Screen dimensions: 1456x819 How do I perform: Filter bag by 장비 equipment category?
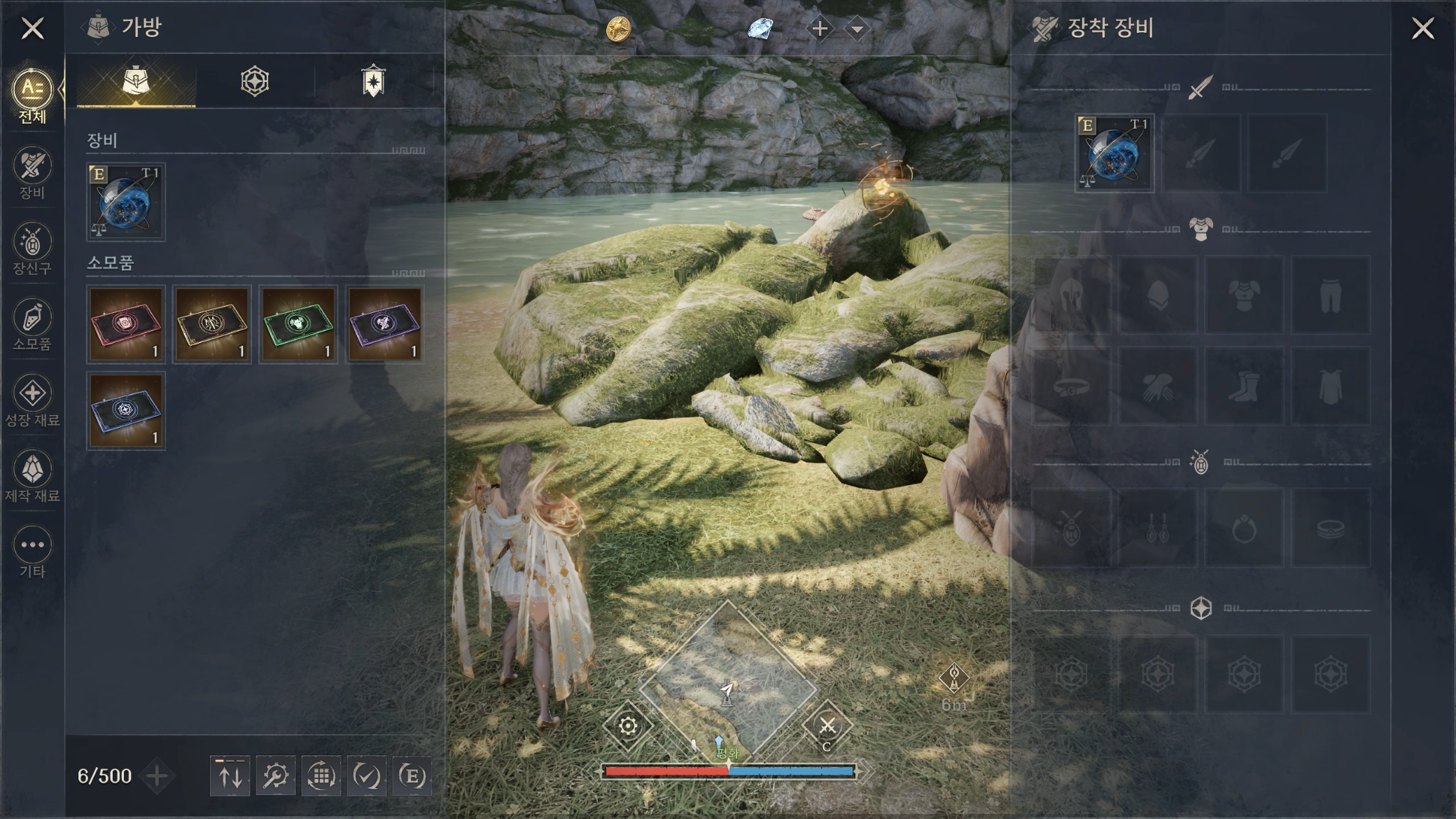(x=32, y=173)
